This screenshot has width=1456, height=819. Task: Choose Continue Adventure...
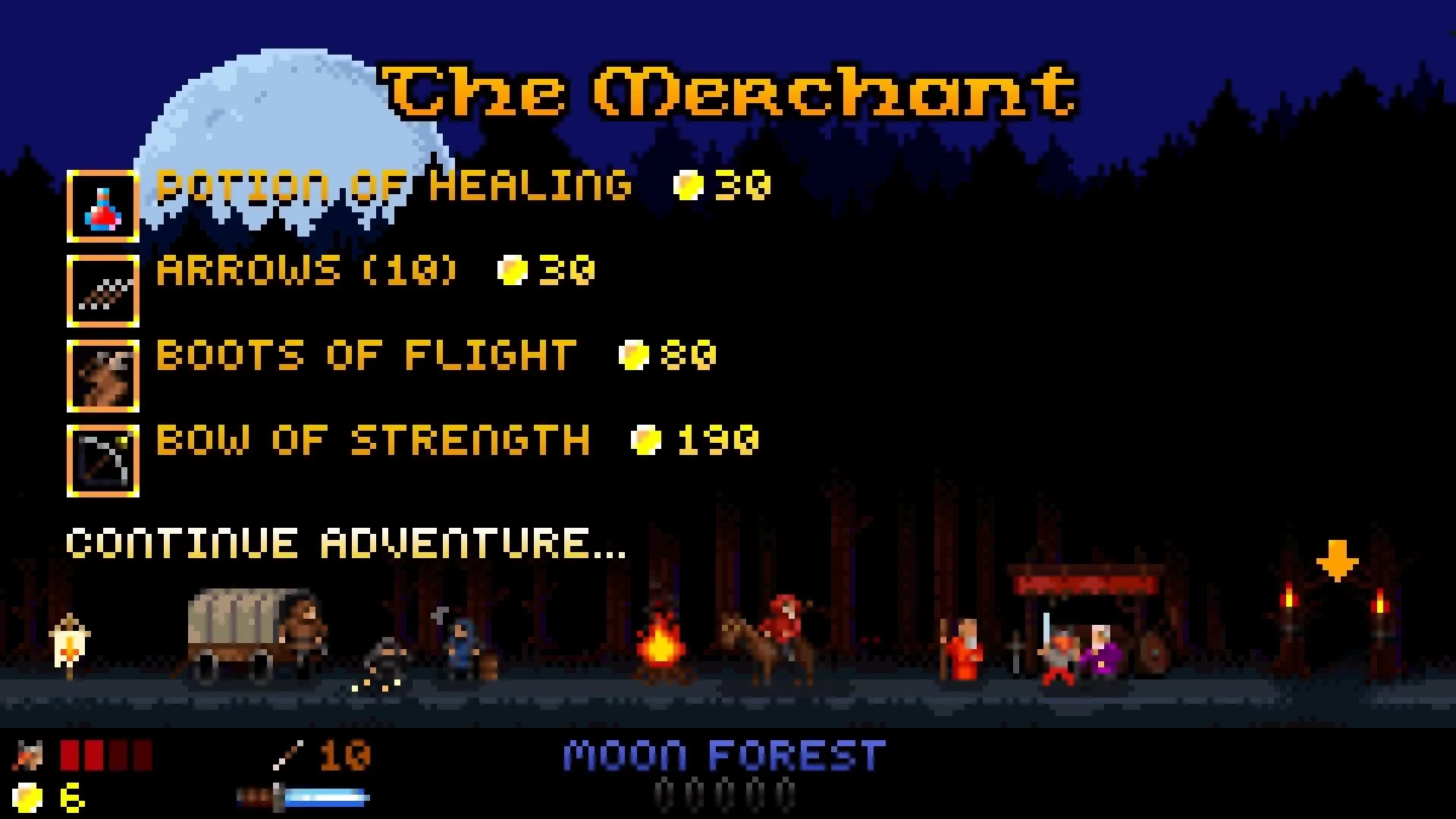(345, 541)
